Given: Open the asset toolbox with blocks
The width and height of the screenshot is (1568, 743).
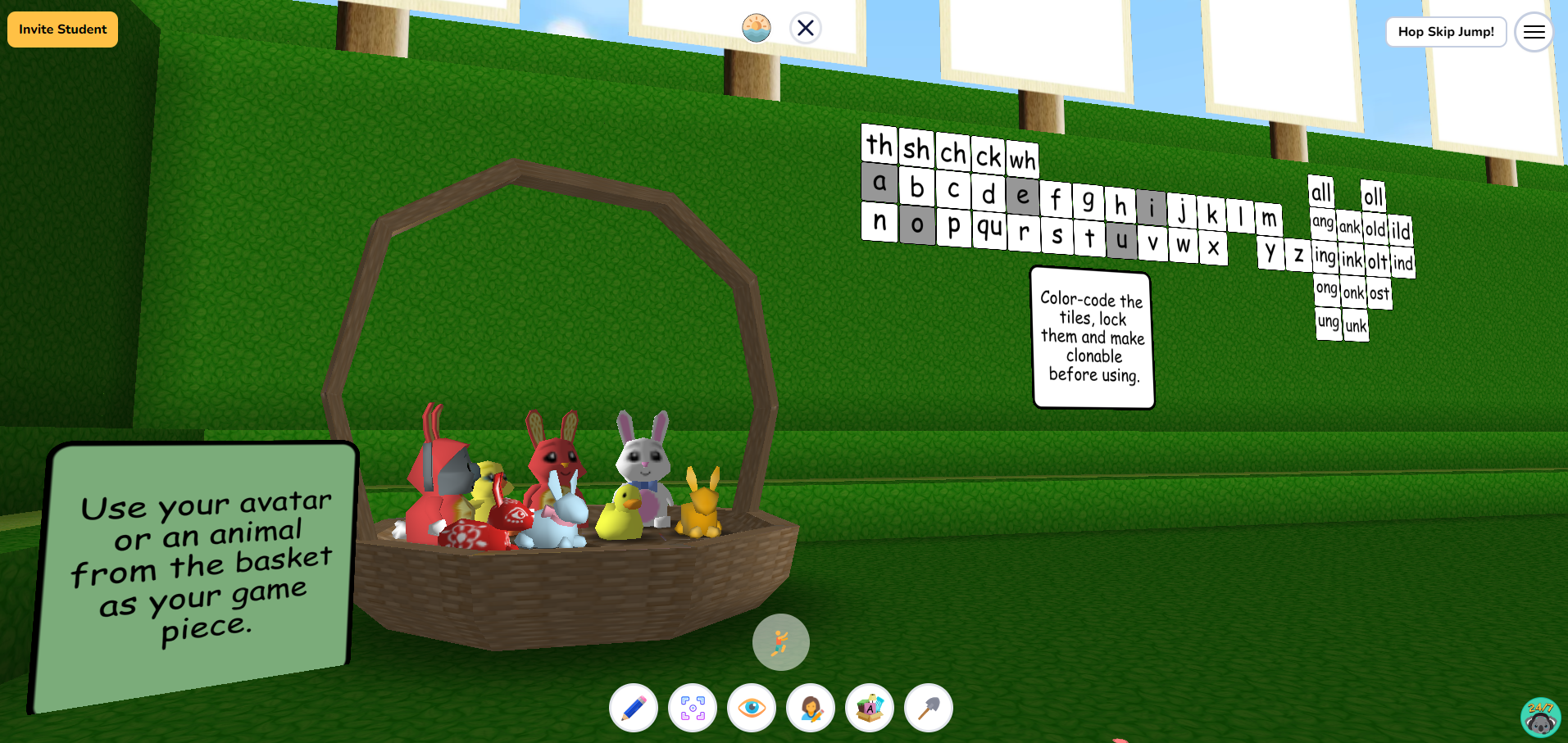Looking at the screenshot, I should tap(870, 707).
